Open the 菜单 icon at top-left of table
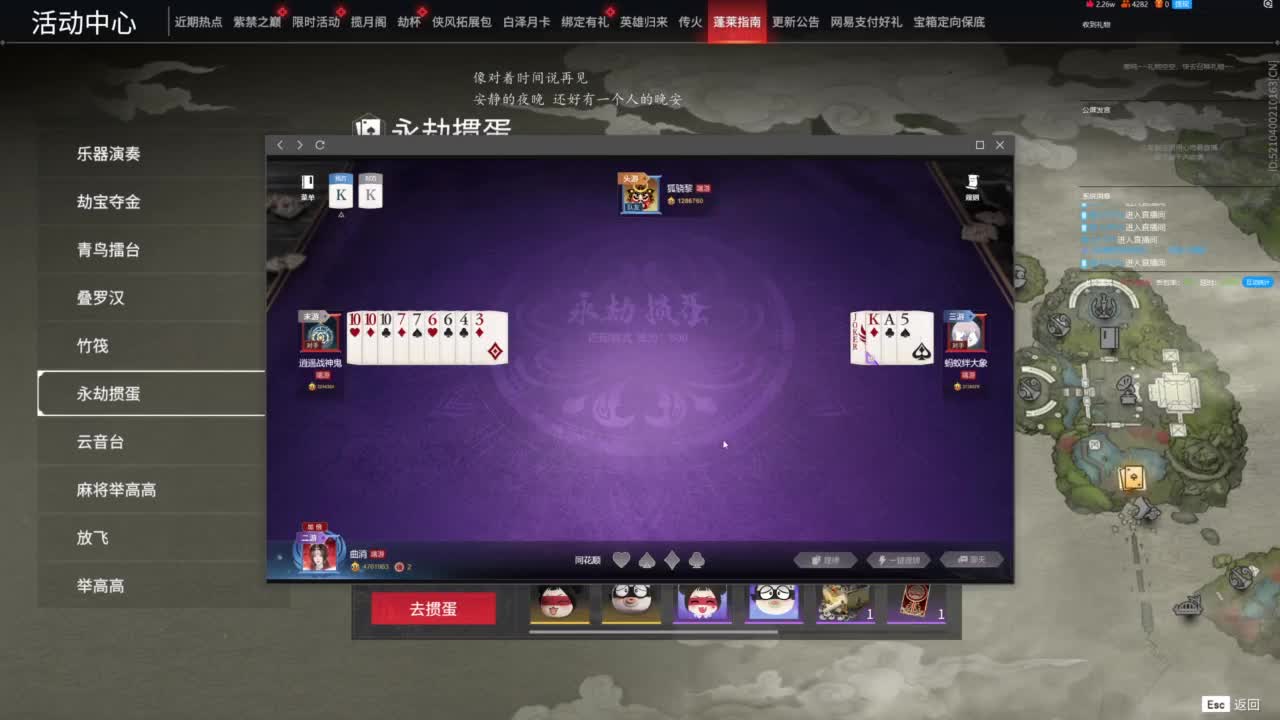The height and width of the screenshot is (720, 1280). 307,185
